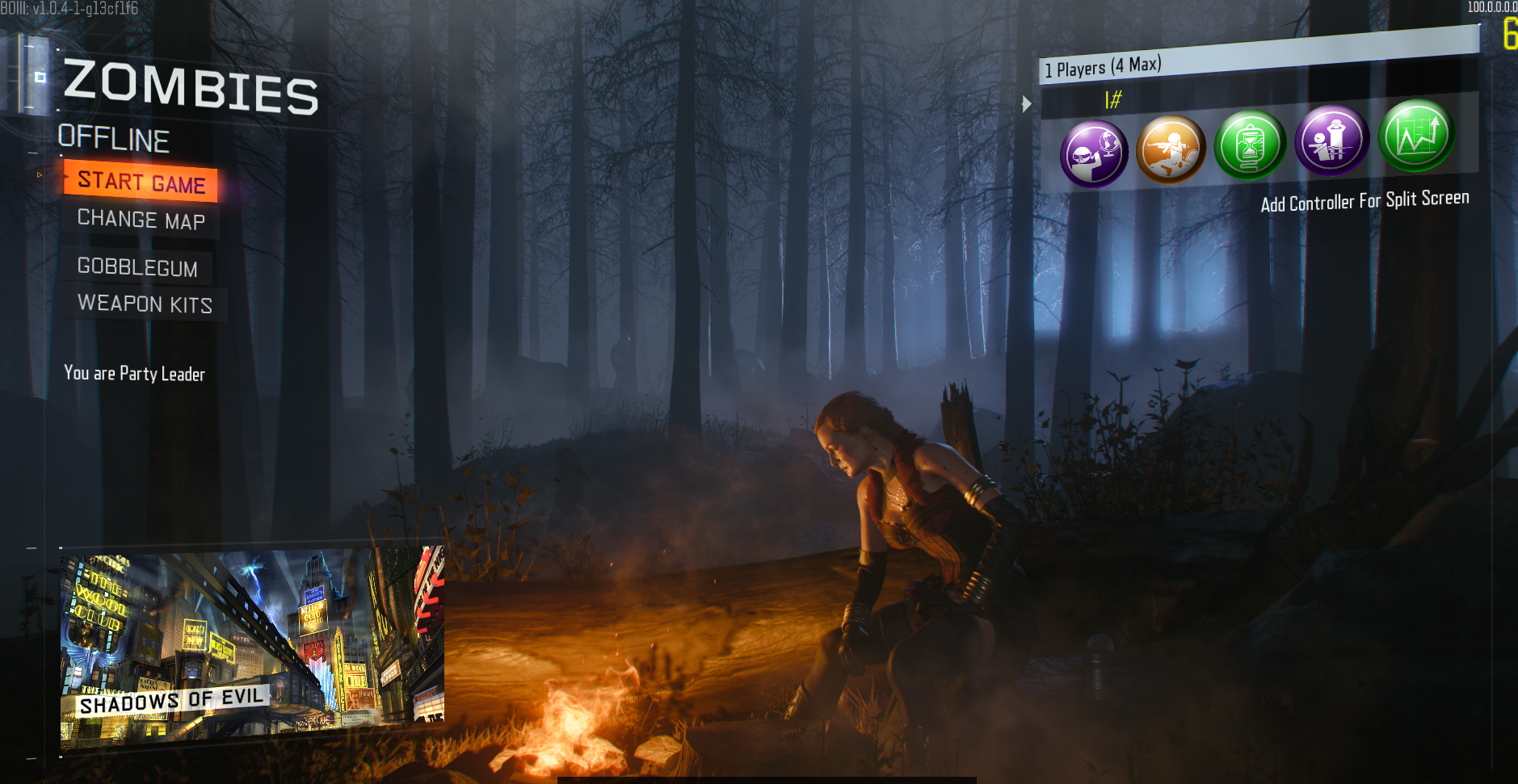Select the orange soldier gobblegum icon

click(1171, 149)
